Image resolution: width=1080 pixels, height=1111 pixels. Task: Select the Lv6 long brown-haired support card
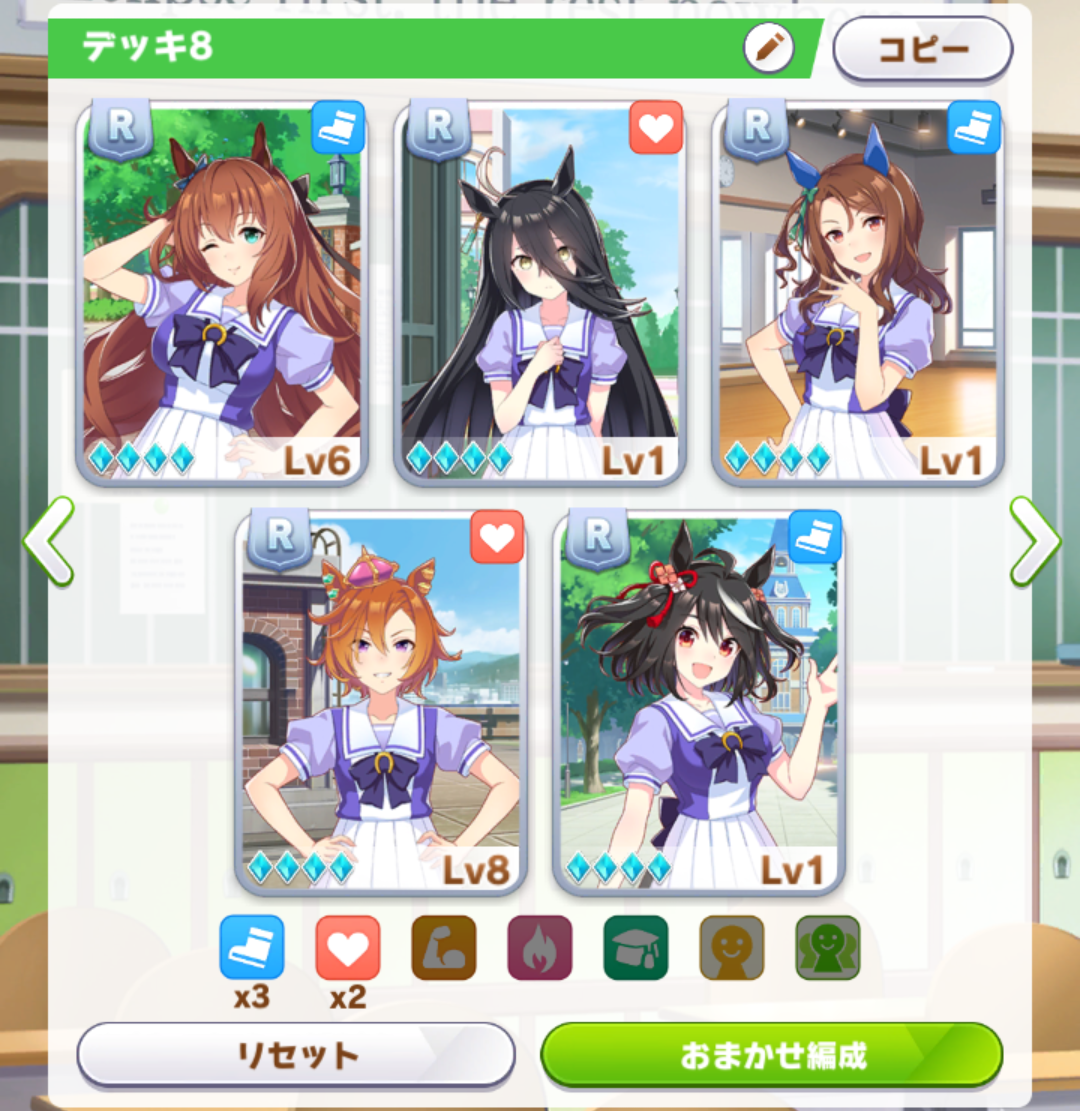coord(222,292)
